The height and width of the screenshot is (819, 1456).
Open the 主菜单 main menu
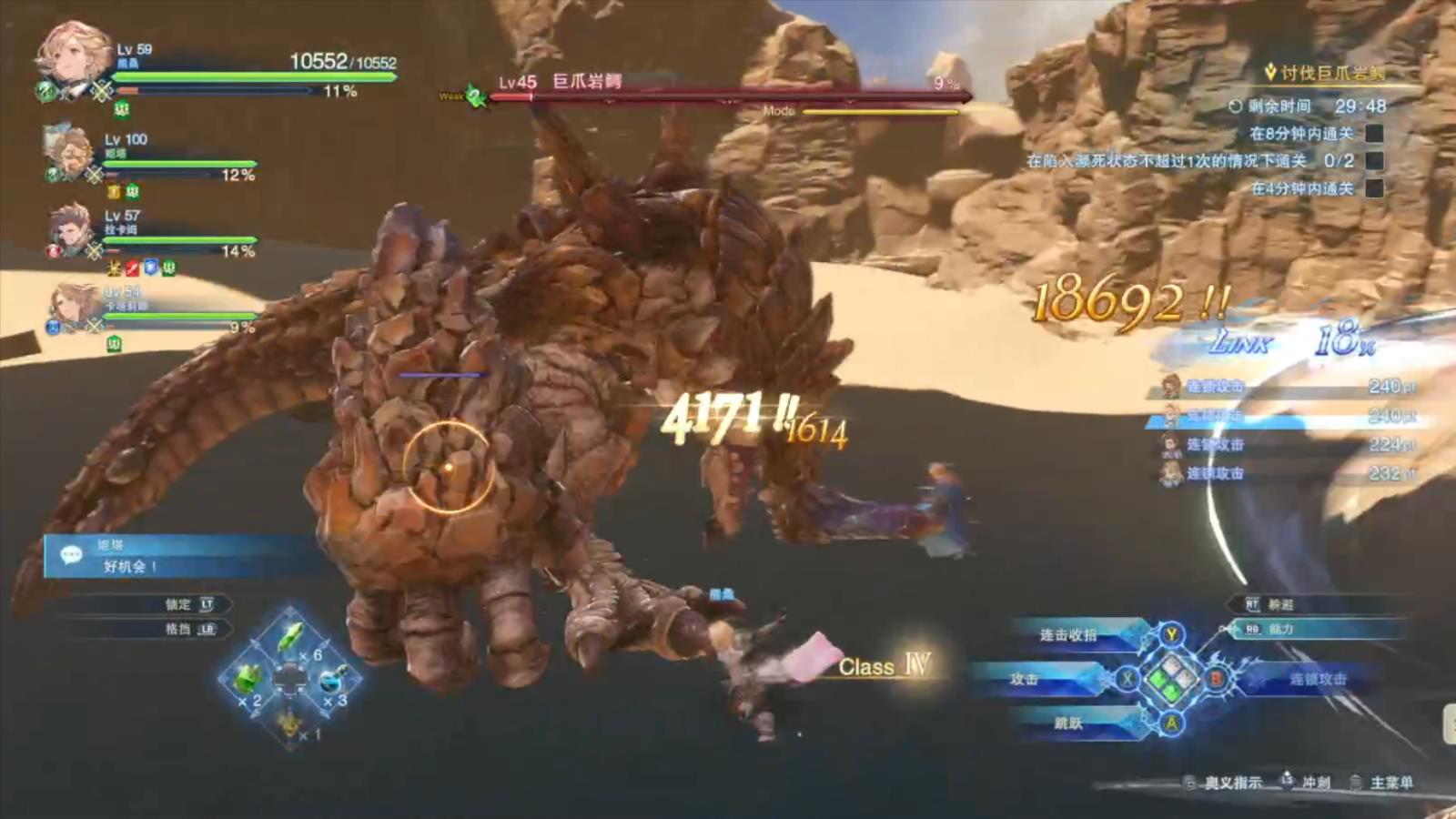(1391, 783)
